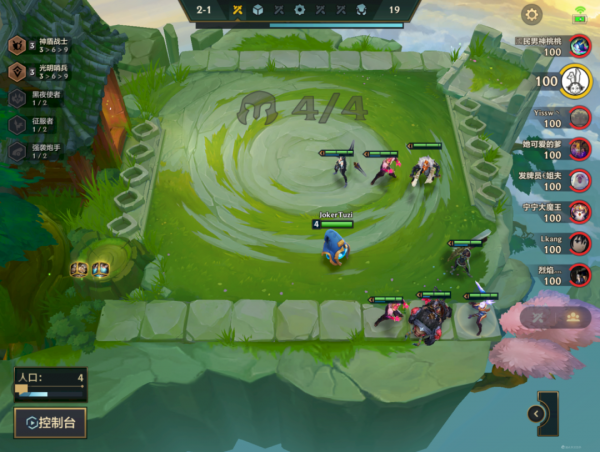
Task: Open the gear settings menu
Action: (532, 14)
